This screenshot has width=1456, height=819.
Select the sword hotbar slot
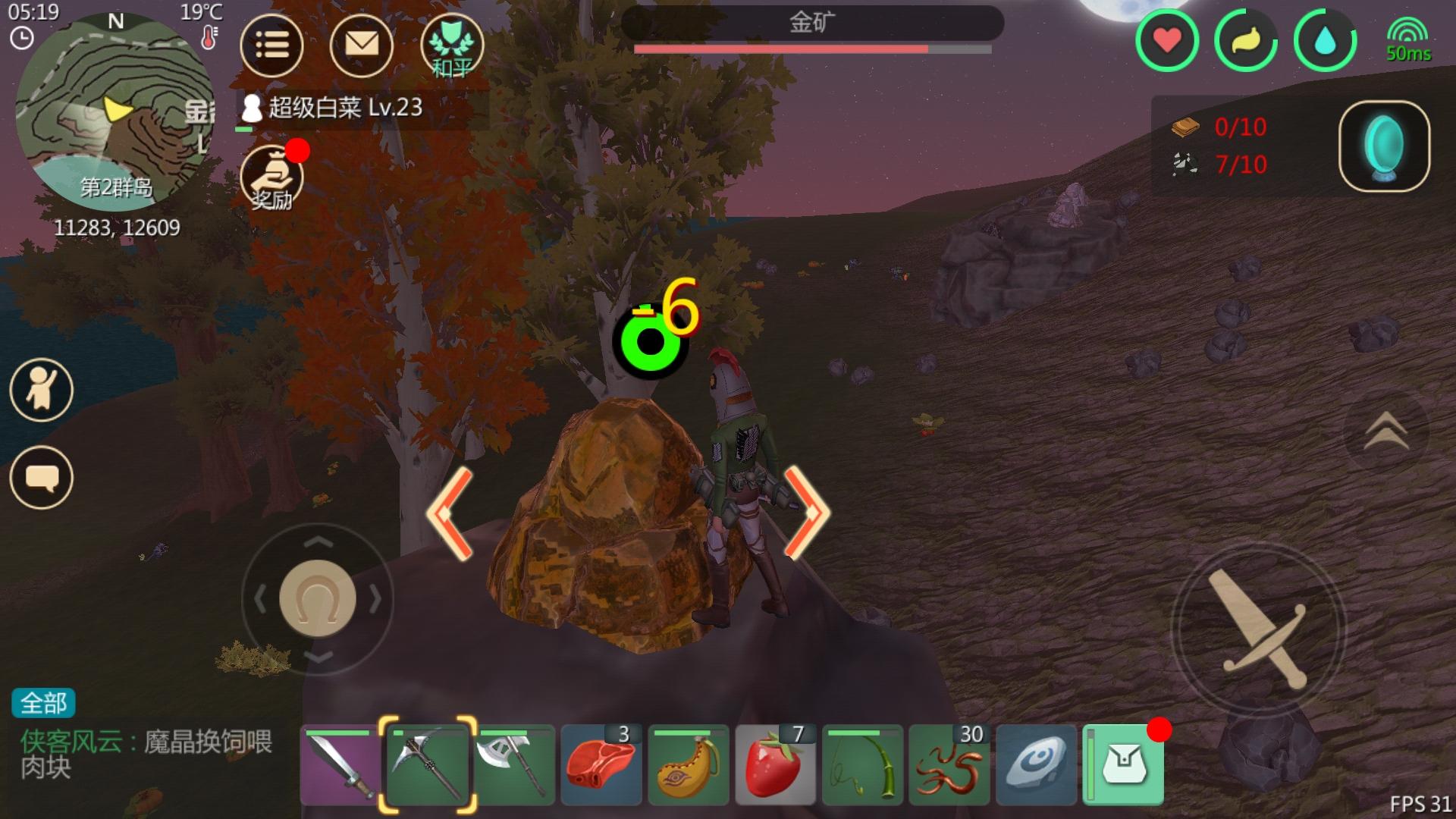pyautogui.click(x=341, y=764)
